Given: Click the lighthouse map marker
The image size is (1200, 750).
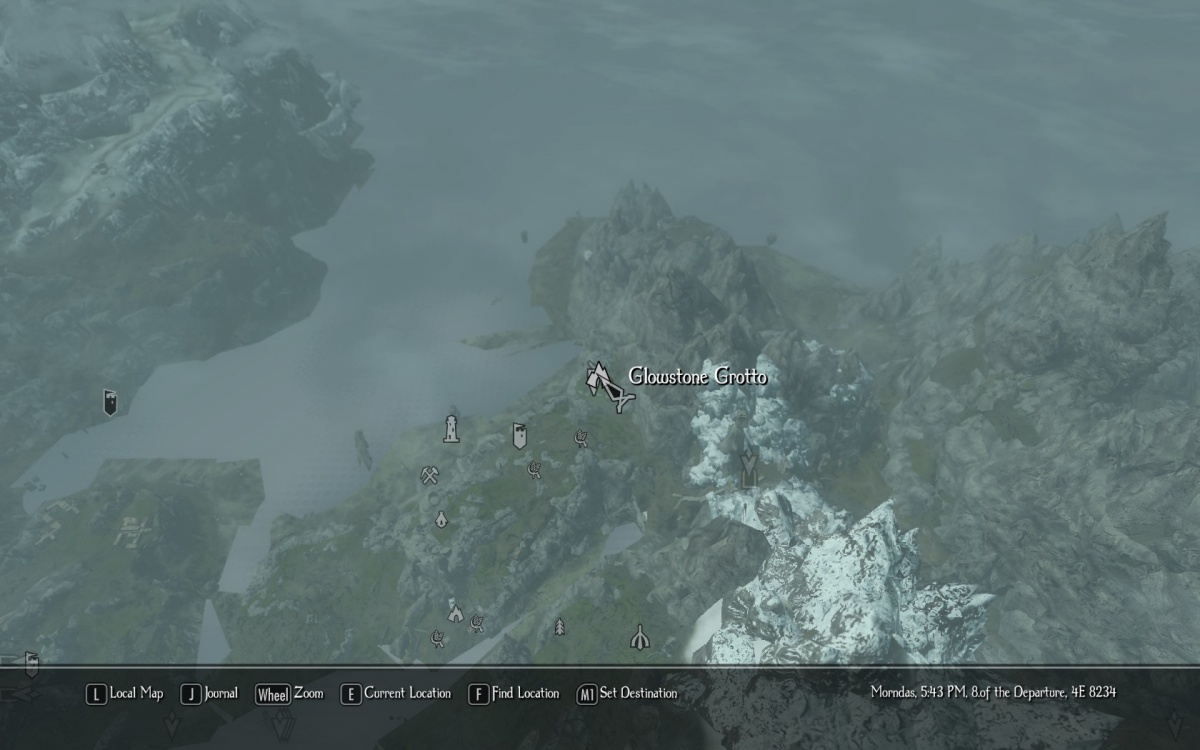Looking at the screenshot, I should pos(451,429).
